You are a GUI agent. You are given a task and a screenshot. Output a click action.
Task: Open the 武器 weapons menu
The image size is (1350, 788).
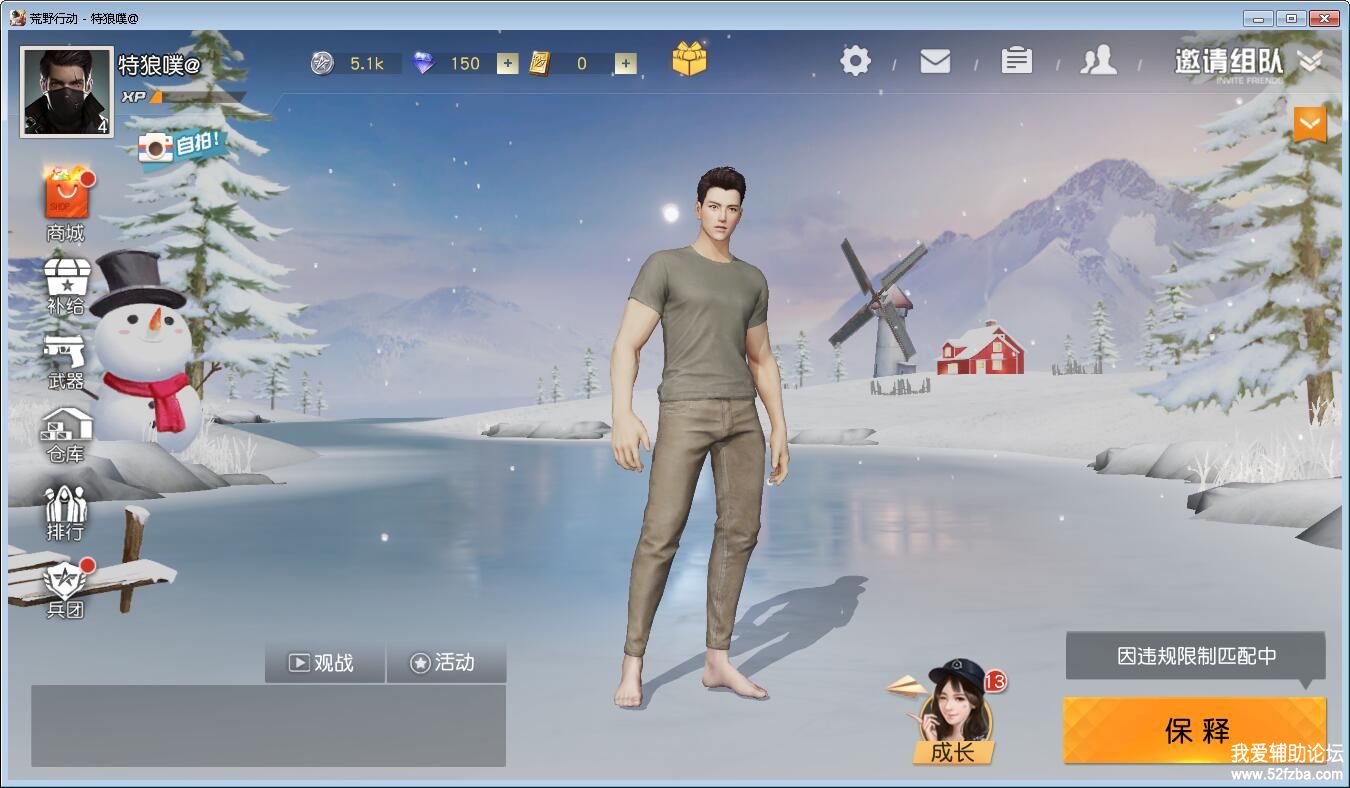(66, 360)
